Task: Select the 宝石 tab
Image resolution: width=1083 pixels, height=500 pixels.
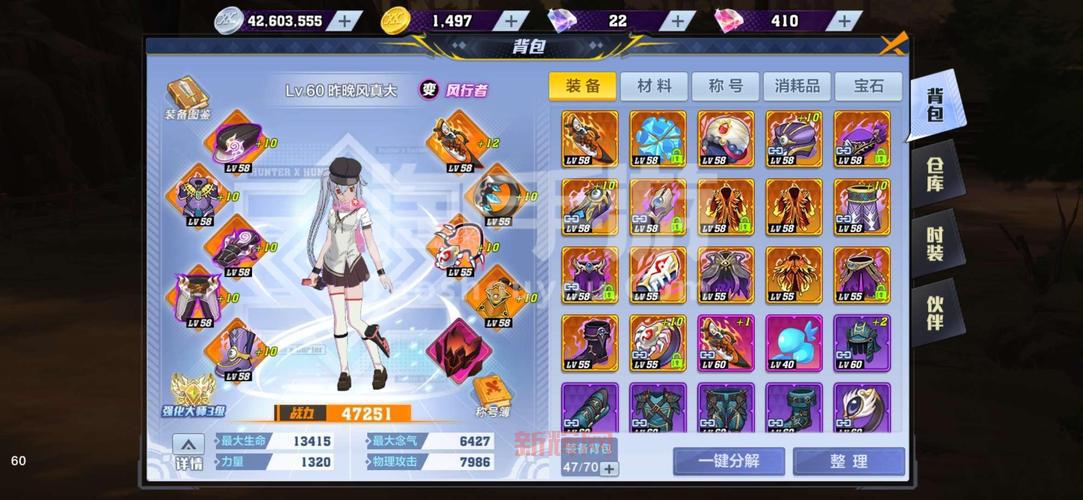Action: (867, 86)
